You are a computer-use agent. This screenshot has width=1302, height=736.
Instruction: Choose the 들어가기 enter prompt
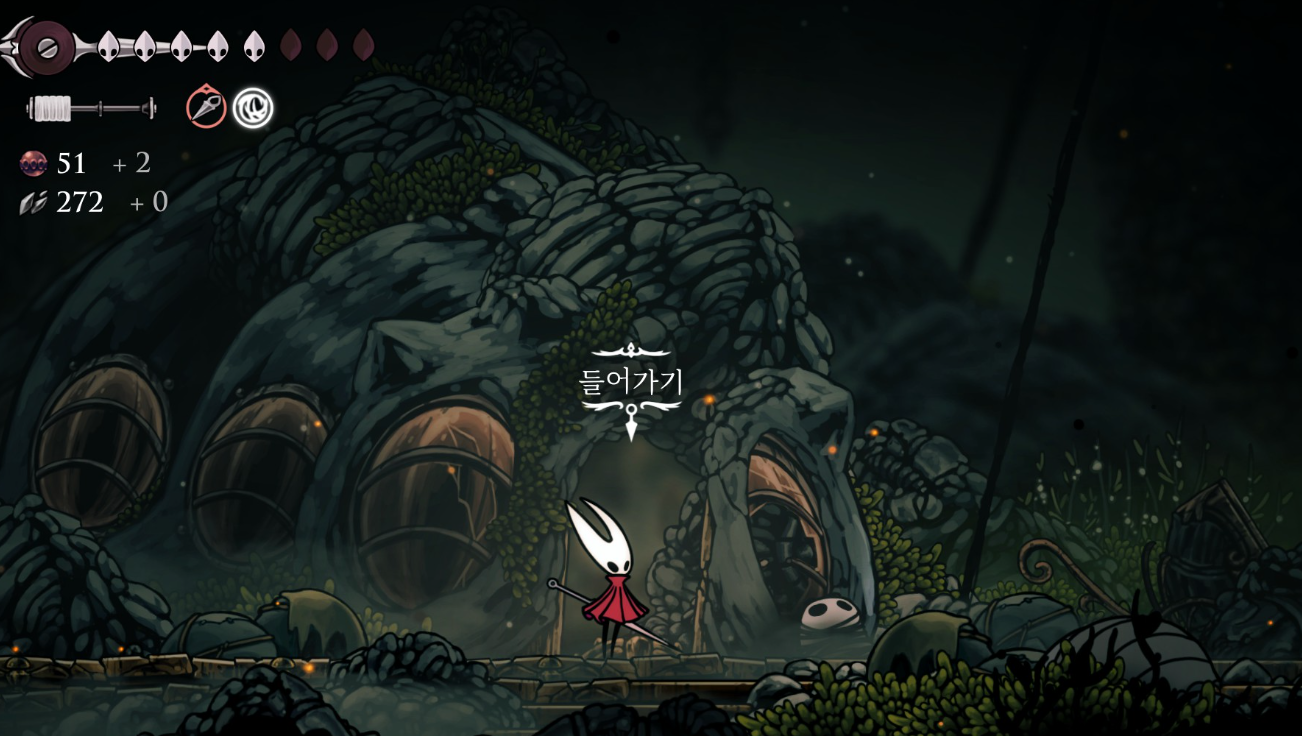click(x=631, y=381)
